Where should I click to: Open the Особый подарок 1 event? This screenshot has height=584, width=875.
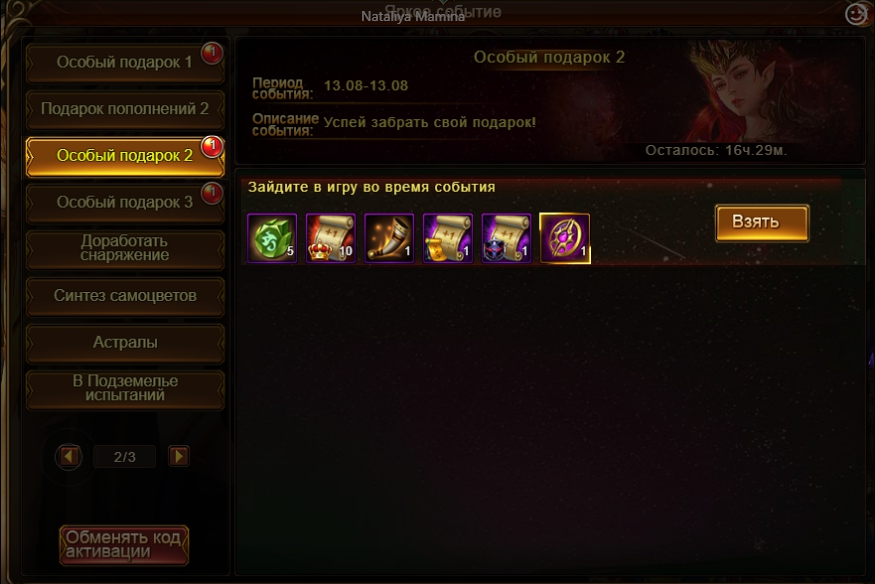click(x=124, y=62)
